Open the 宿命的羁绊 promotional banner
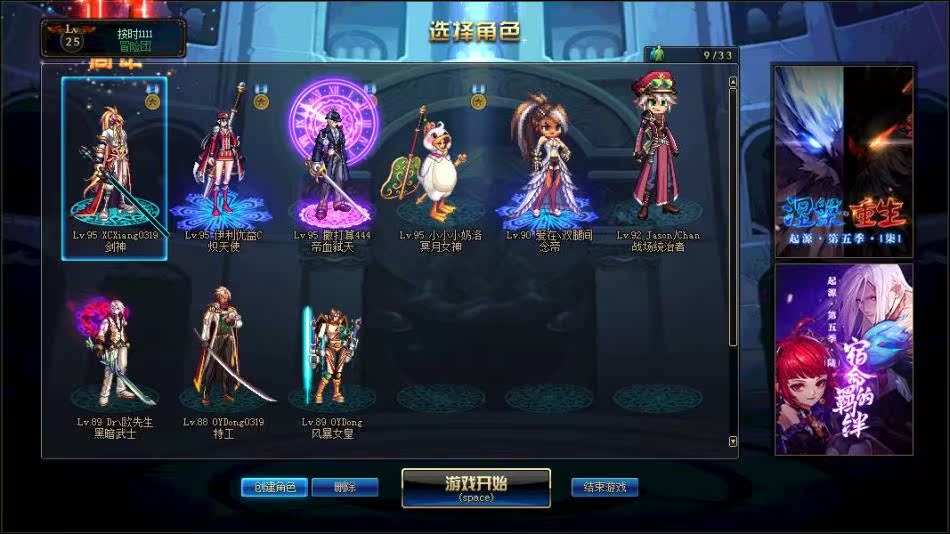This screenshot has width=950, height=534. (x=844, y=359)
